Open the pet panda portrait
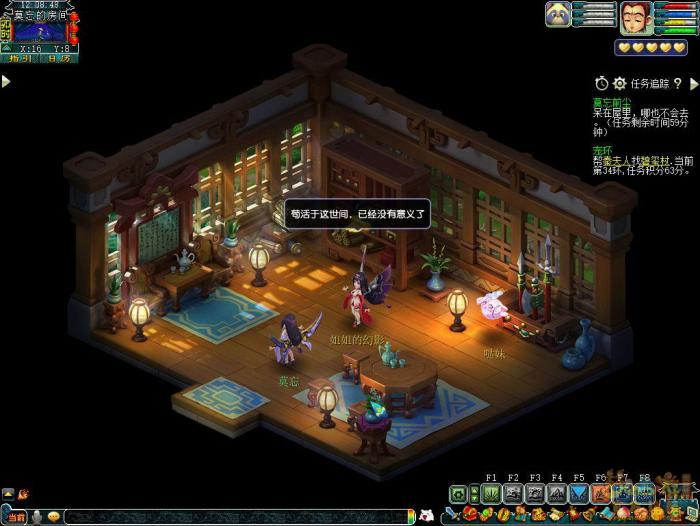Viewport: 700px width, 526px height. click(x=558, y=14)
